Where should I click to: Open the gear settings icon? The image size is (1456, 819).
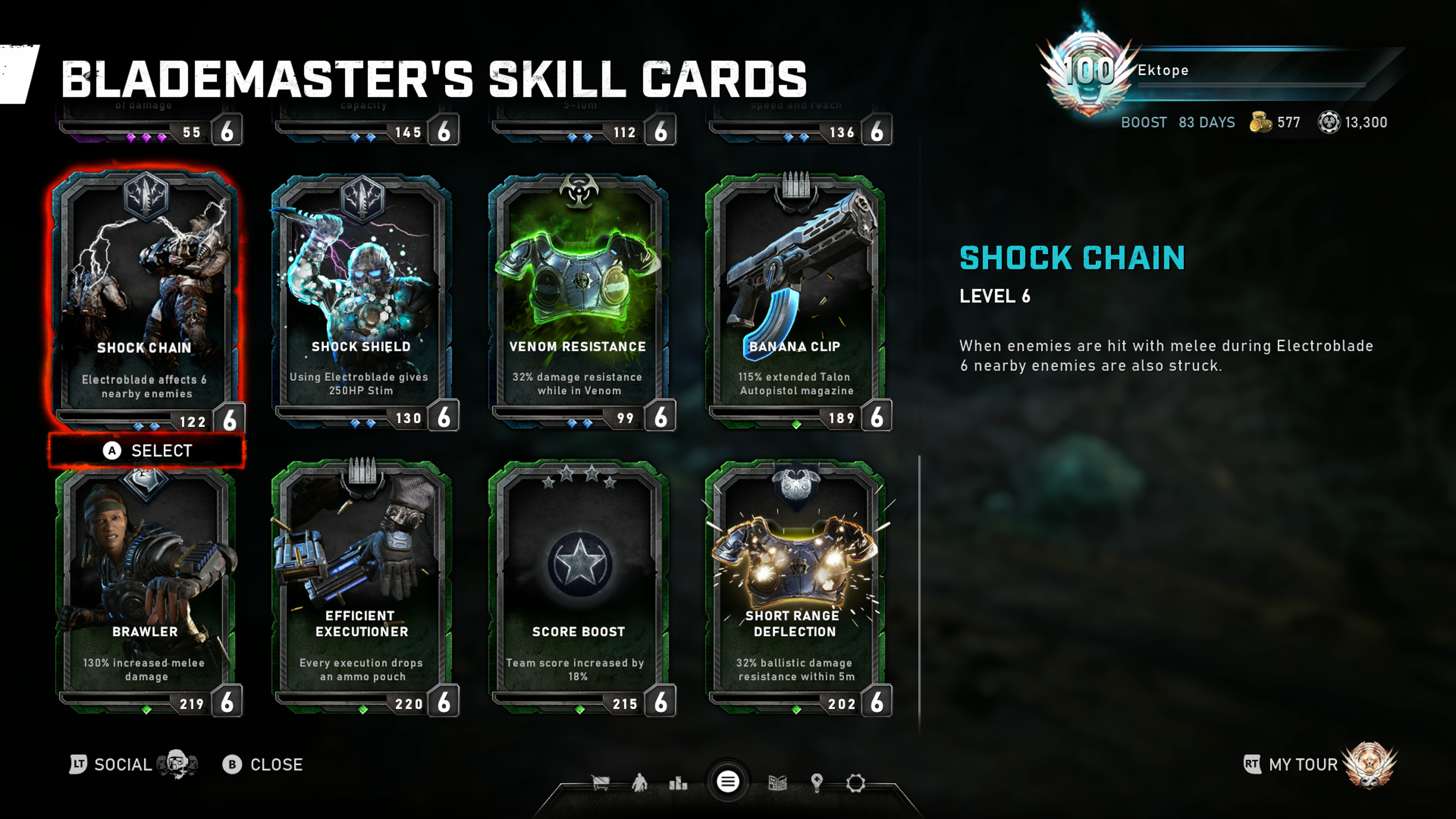(x=855, y=783)
